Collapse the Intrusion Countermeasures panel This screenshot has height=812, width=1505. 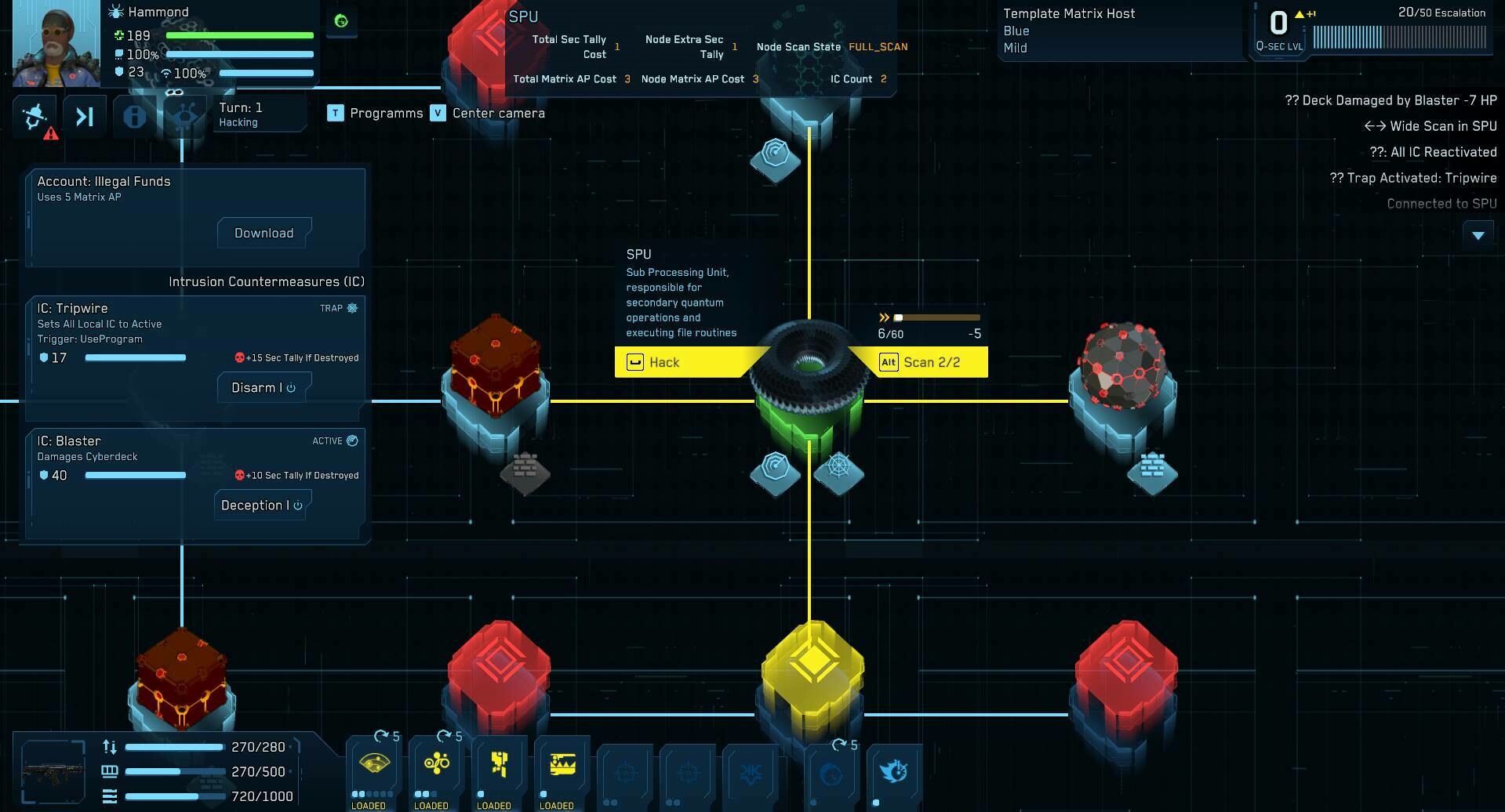click(x=267, y=281)
